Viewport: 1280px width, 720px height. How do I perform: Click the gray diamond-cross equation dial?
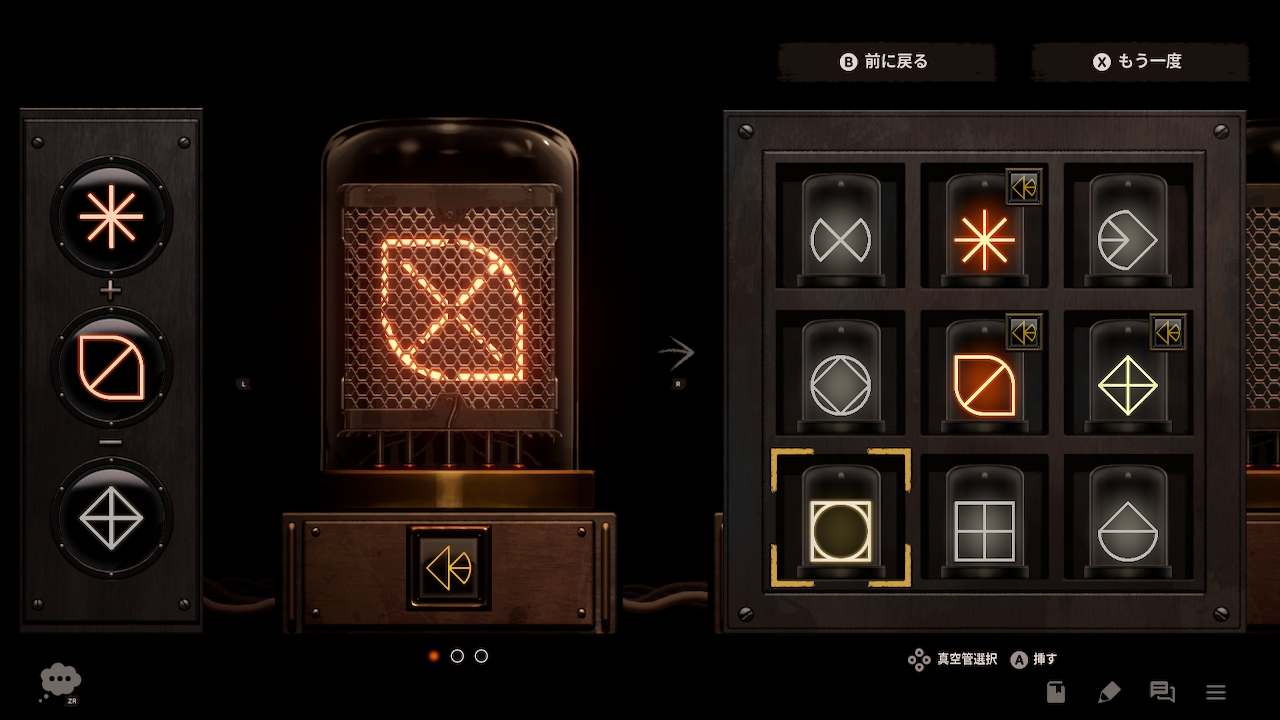[111, 518]
